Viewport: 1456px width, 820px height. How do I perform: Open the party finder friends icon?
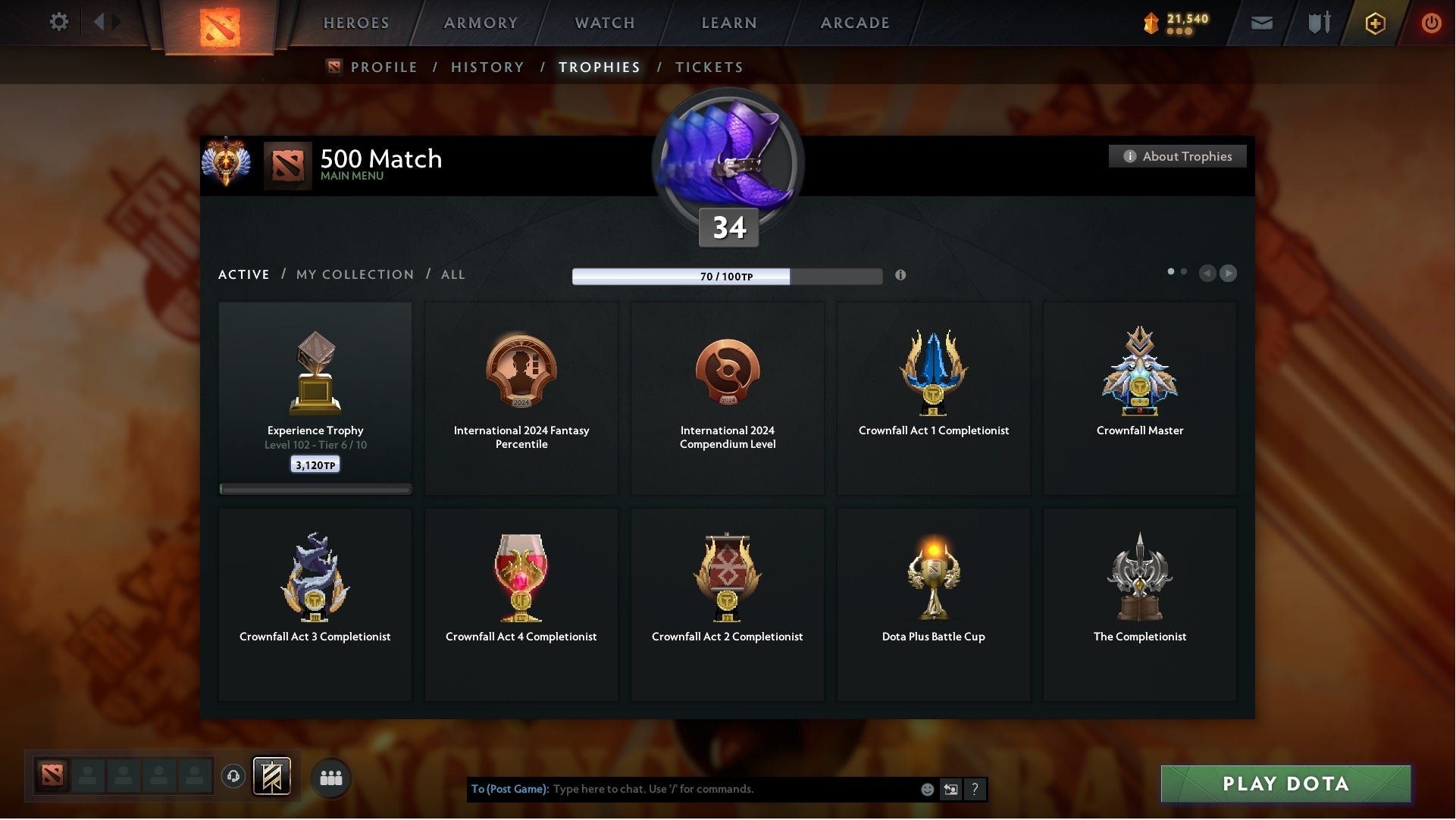tap(330, 777)
